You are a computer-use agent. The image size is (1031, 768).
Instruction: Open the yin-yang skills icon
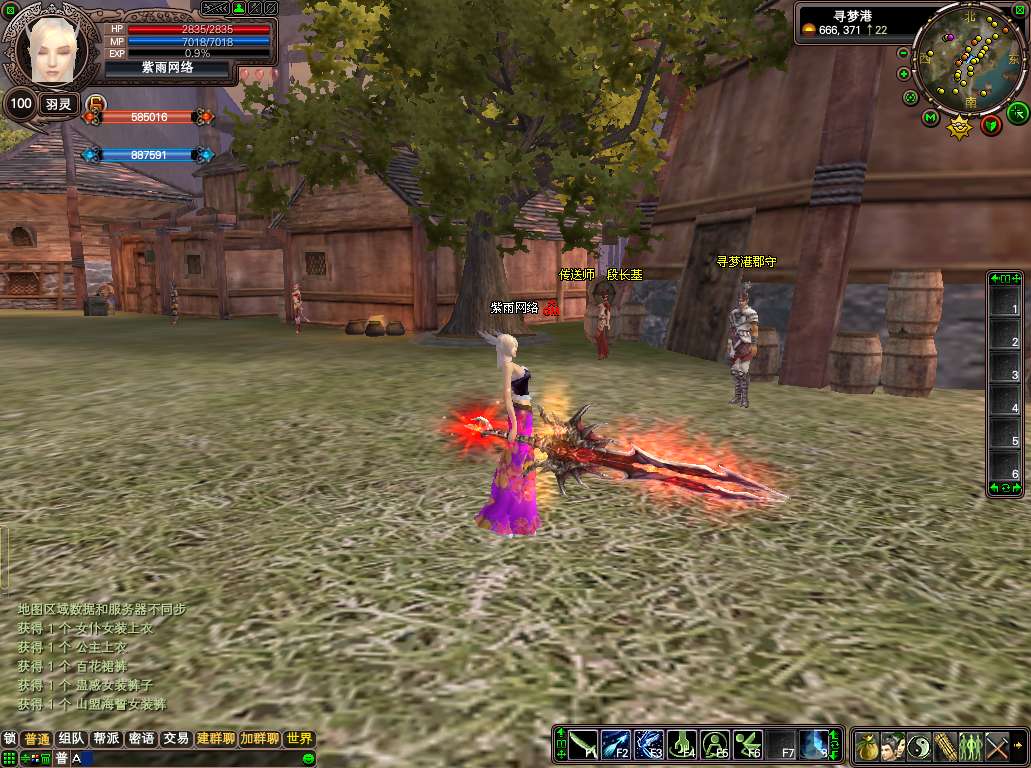[919, 746]
